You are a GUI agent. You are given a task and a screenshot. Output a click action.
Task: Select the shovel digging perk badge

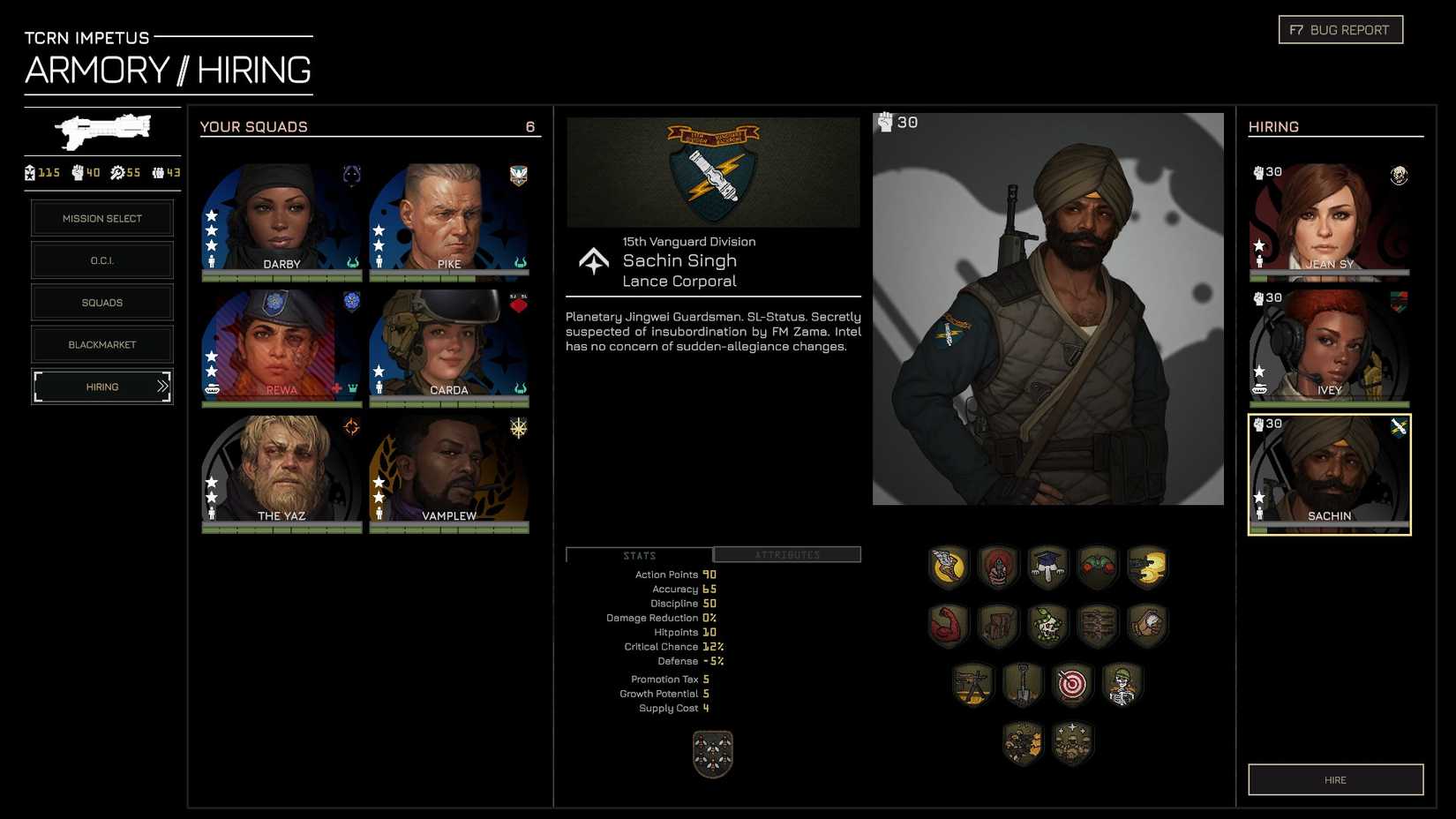point(1023,684)
